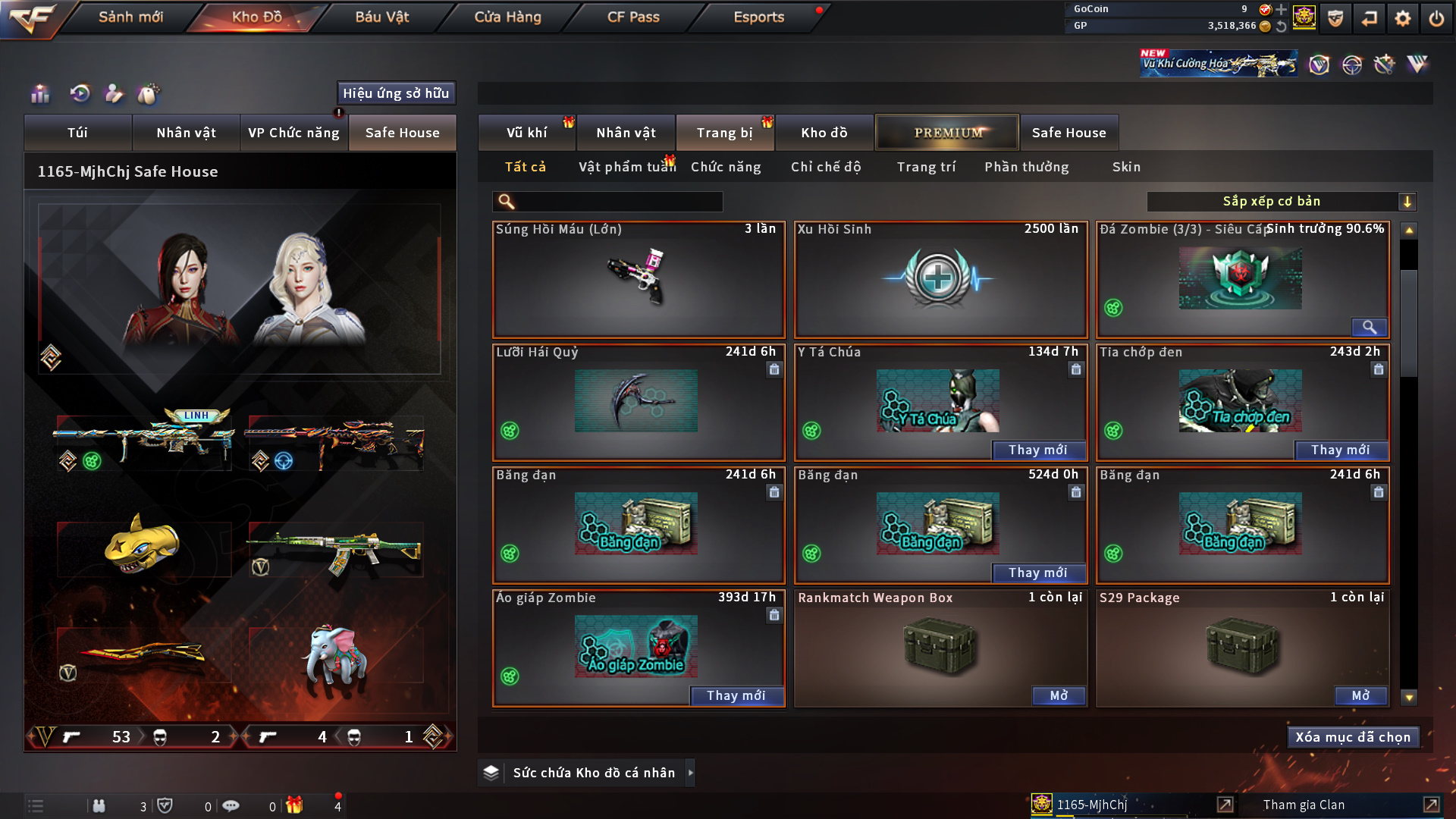Open the gear settings icon

tap(1403, 18)
